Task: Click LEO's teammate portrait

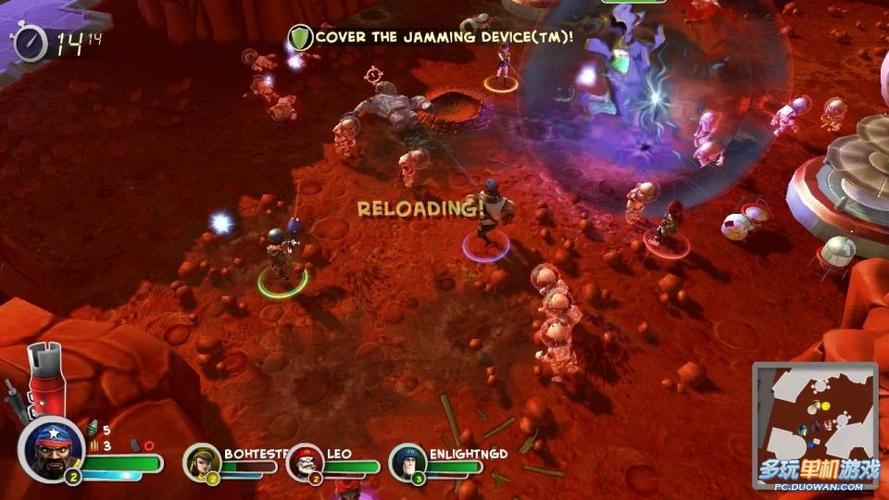Action: point(306,462)
